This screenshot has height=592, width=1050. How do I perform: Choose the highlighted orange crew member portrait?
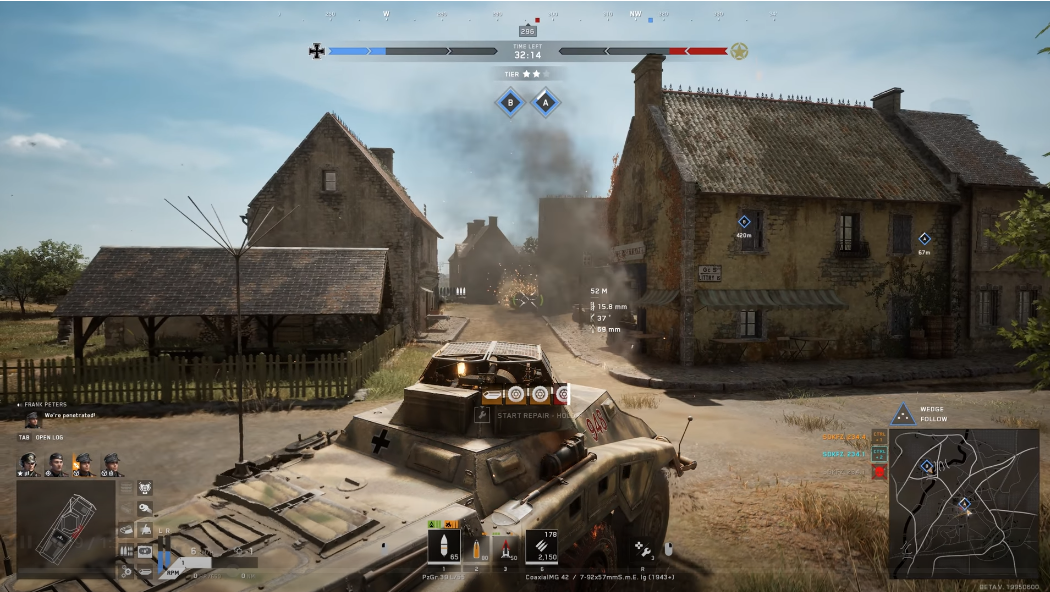[83, 464]
